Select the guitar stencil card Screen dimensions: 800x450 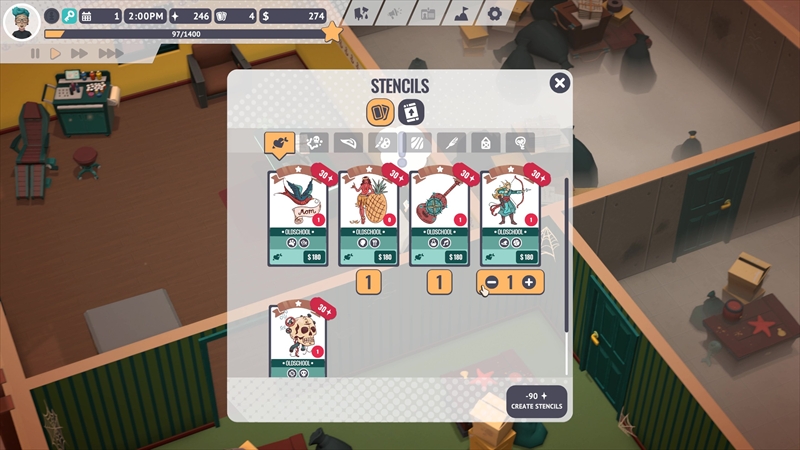tap(440, 217)
